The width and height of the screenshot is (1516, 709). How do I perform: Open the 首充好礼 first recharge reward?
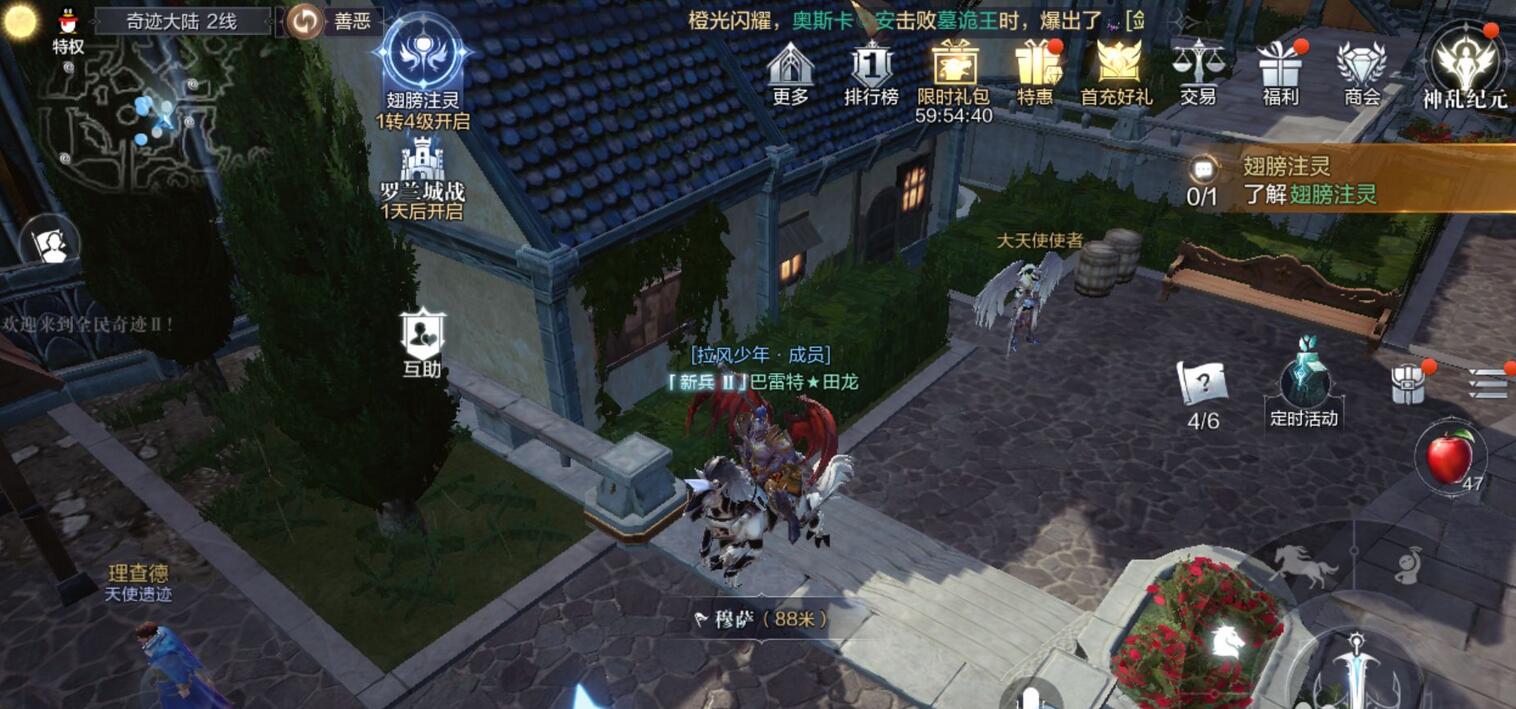pyautogui.click(x=1117, y=70)
